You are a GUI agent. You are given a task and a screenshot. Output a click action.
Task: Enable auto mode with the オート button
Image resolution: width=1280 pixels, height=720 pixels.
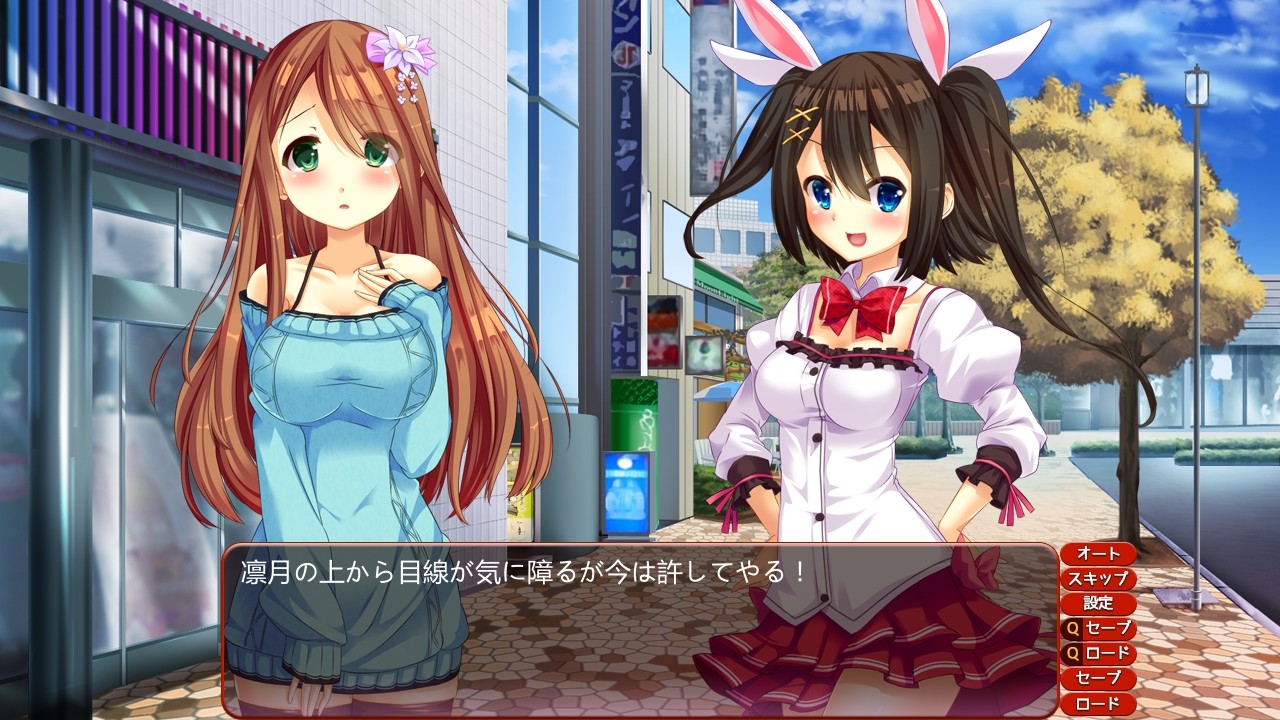tap(1097, 554)
